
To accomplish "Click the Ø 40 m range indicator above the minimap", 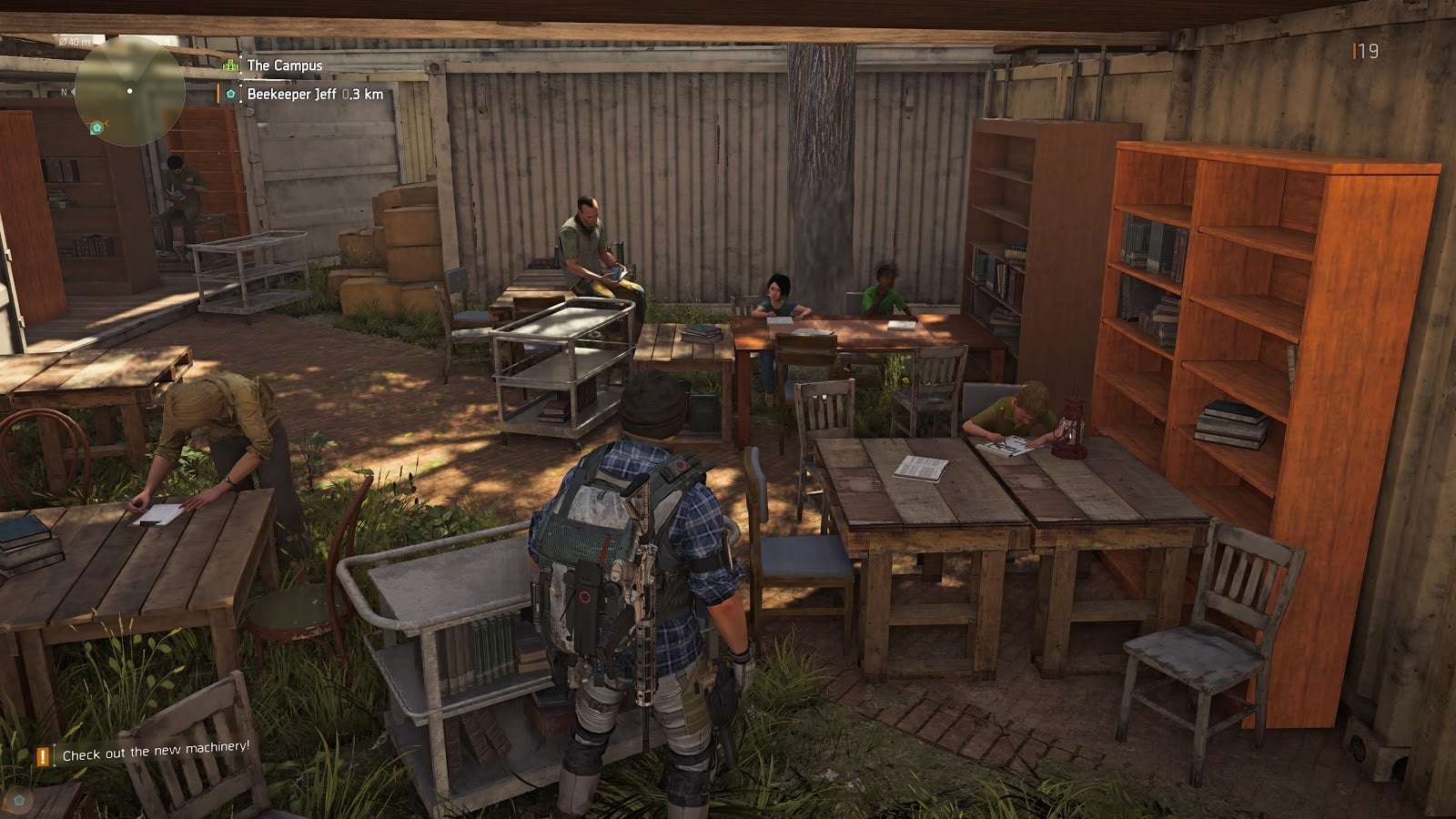I will tap(75, 41).
